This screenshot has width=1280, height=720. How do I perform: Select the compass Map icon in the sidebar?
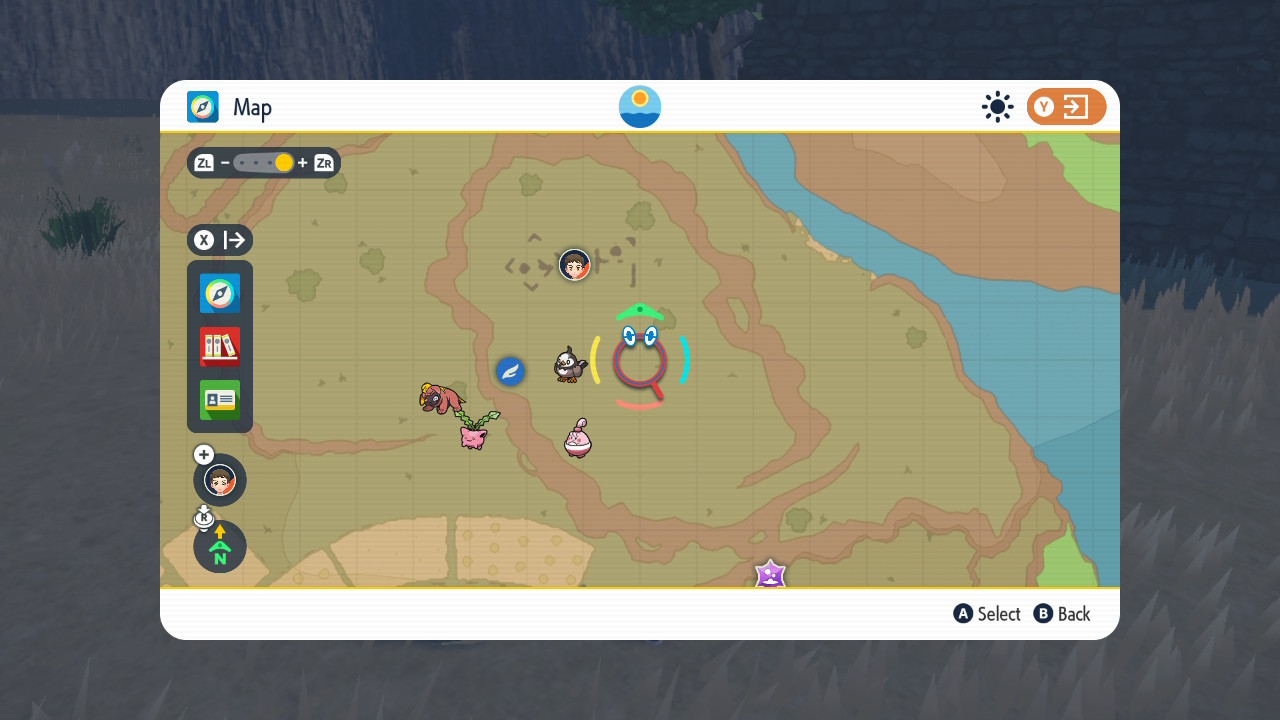[219, 293]
